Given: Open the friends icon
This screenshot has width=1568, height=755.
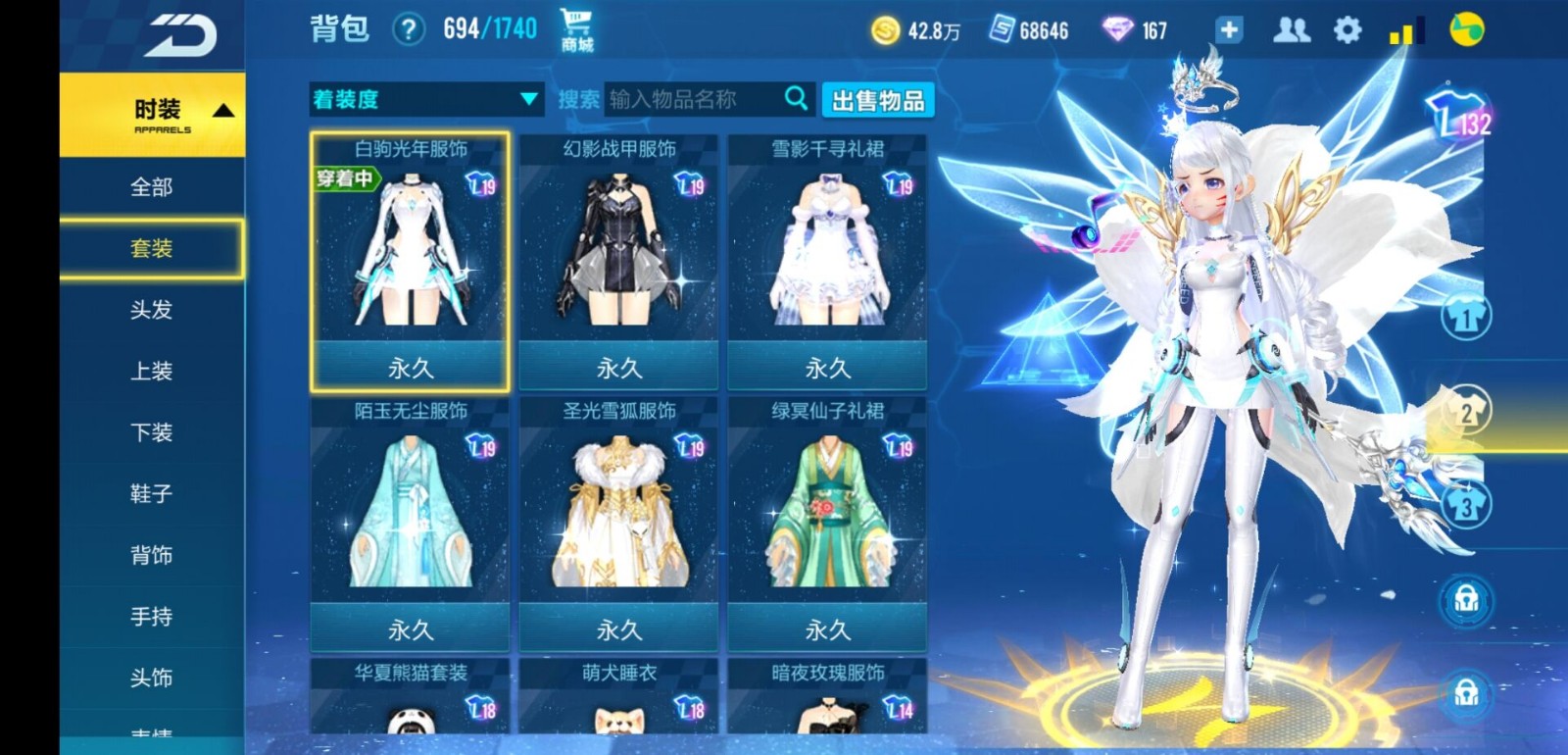Looking at the screenshot, I should (1291, 30).
